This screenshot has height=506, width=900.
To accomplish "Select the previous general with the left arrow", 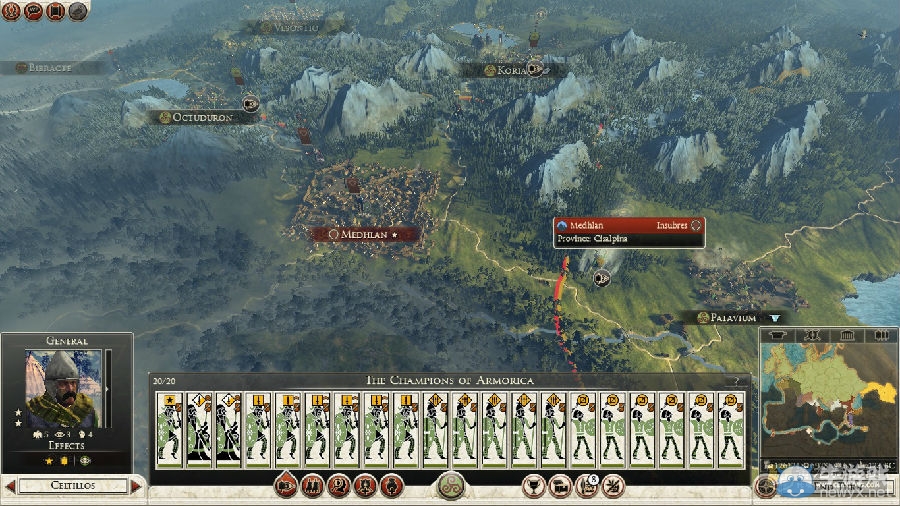I will 10,486.
